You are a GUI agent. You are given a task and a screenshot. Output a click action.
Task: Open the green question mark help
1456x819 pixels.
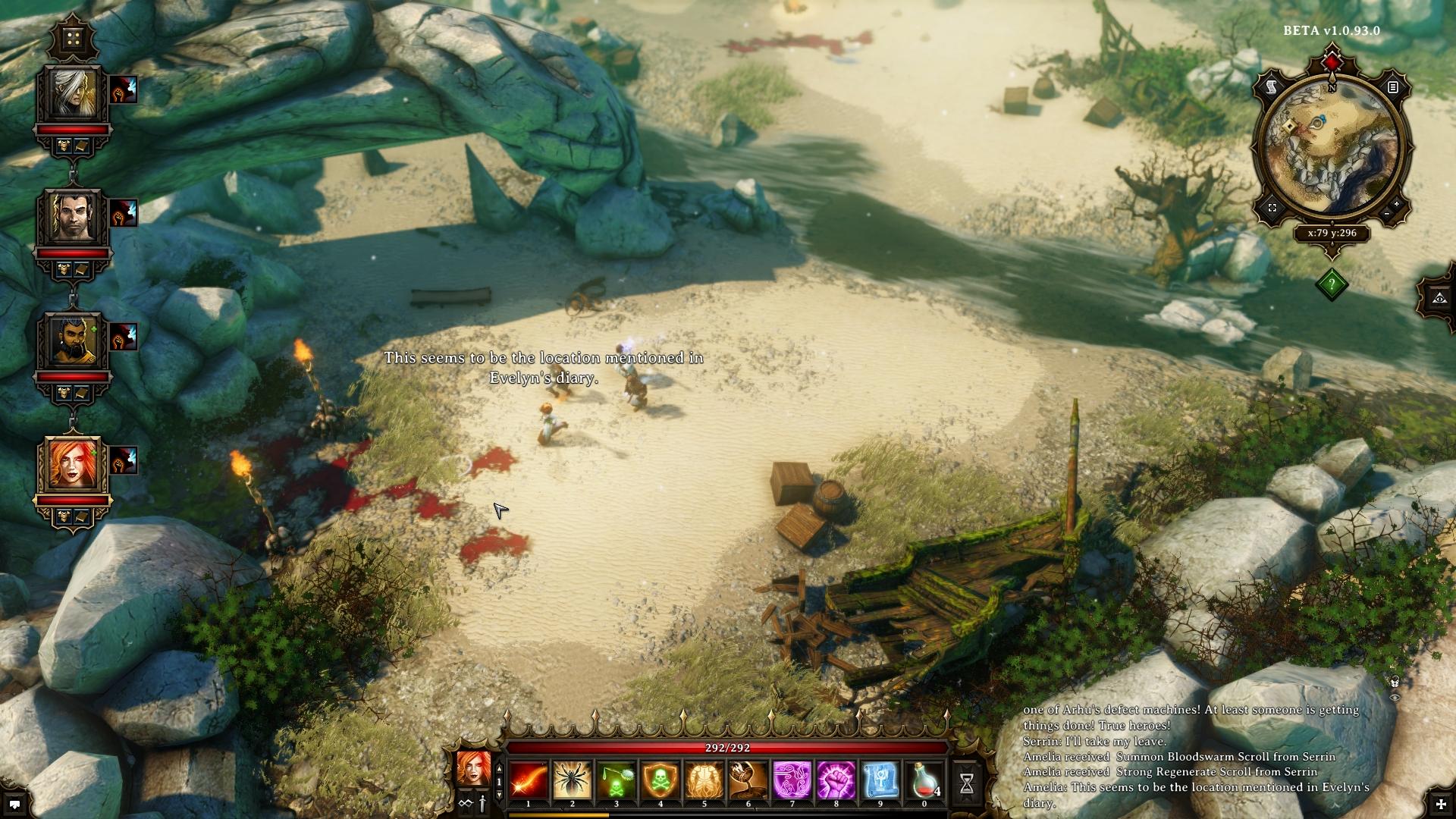pyautogui.click(x=1332, y=285)
